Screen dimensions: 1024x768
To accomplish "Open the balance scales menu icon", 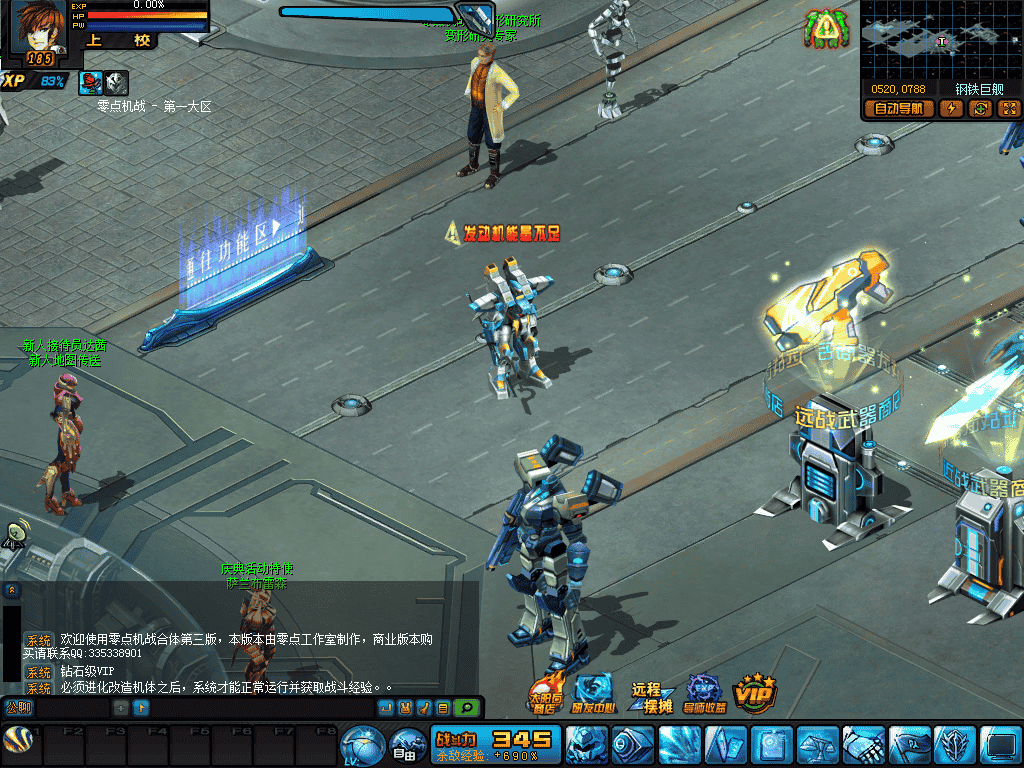I will click(816, 746).
